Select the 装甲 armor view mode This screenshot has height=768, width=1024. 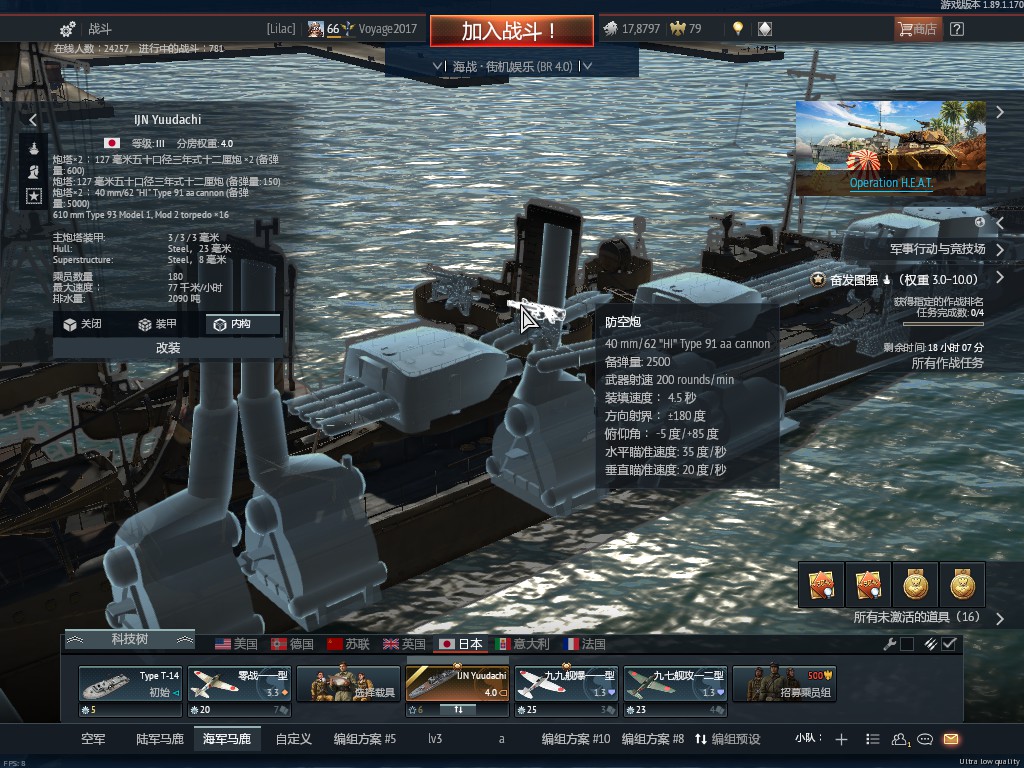157,324
